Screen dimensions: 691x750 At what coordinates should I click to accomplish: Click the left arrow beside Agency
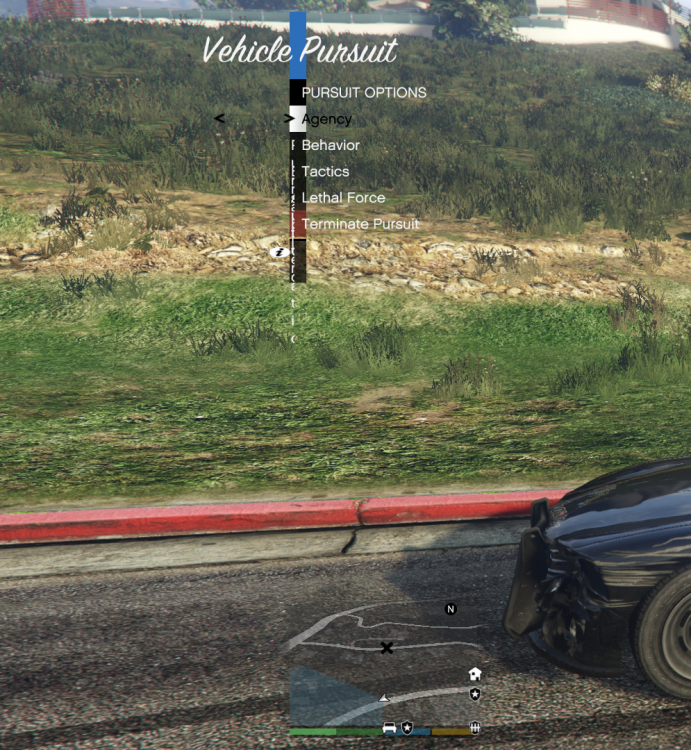[x=220, y=118]
